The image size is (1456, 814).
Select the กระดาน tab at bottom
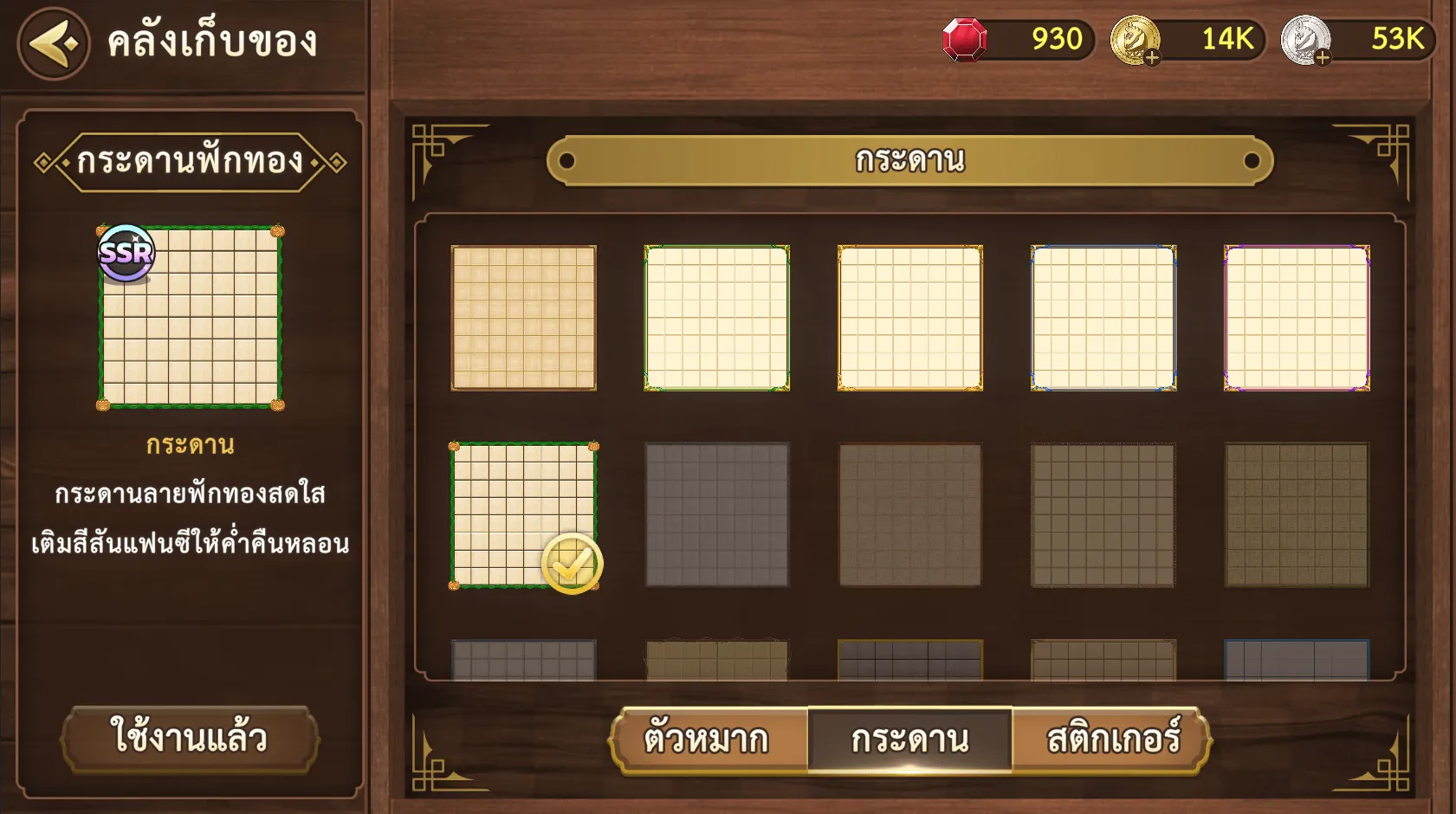pyautogui.click(x=909, y=740)
